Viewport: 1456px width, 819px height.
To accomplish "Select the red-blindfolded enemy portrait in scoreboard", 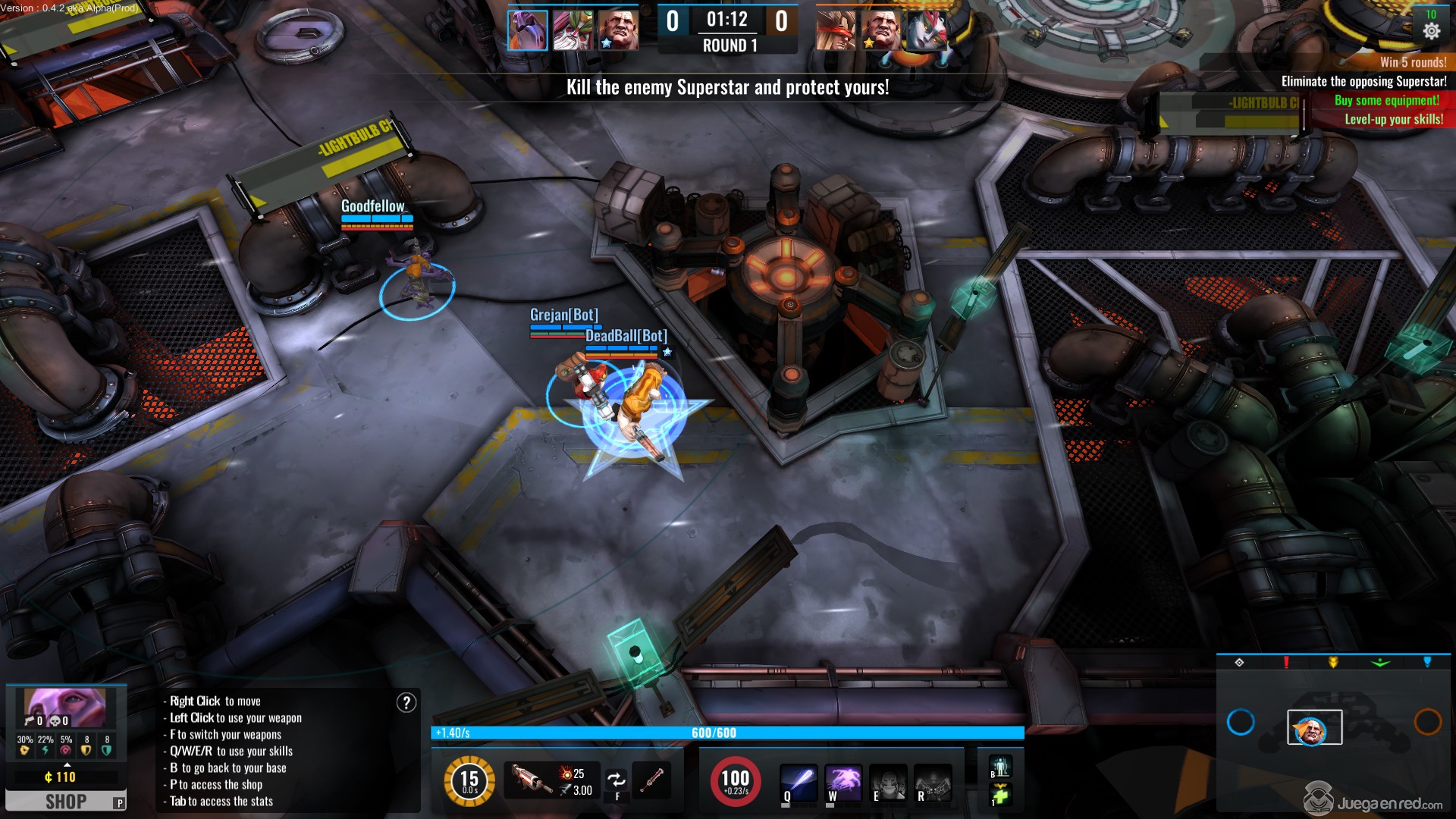I will pos(836,30).
